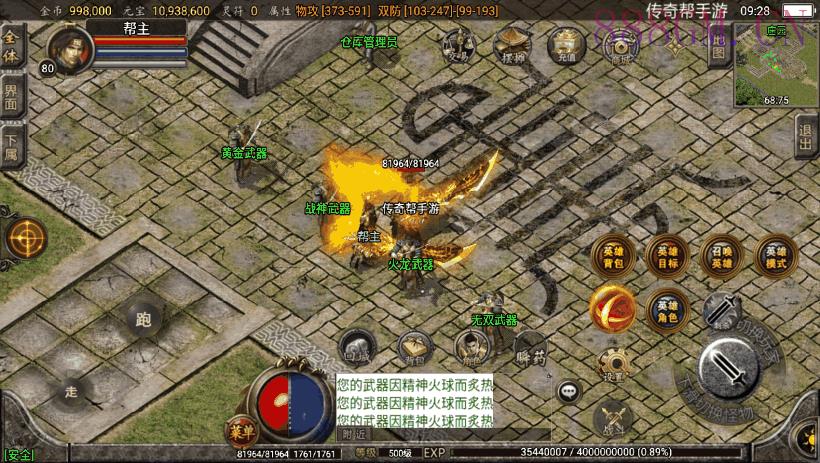Toggle the 英雄模式 hero mode button
The image size is (820, 463).
coord(775,256)
